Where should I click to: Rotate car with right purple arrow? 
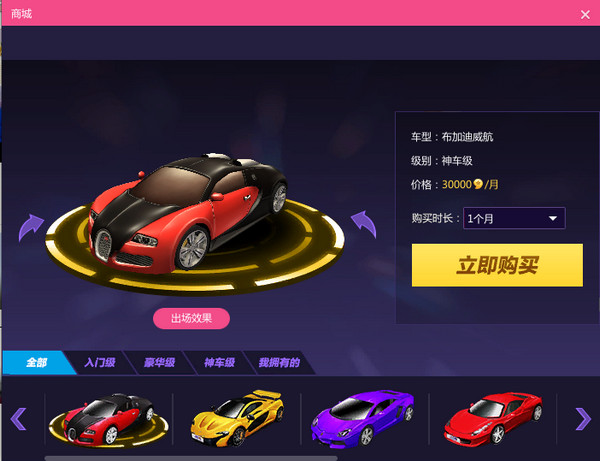pyautogui.click(x=363, y=223)
